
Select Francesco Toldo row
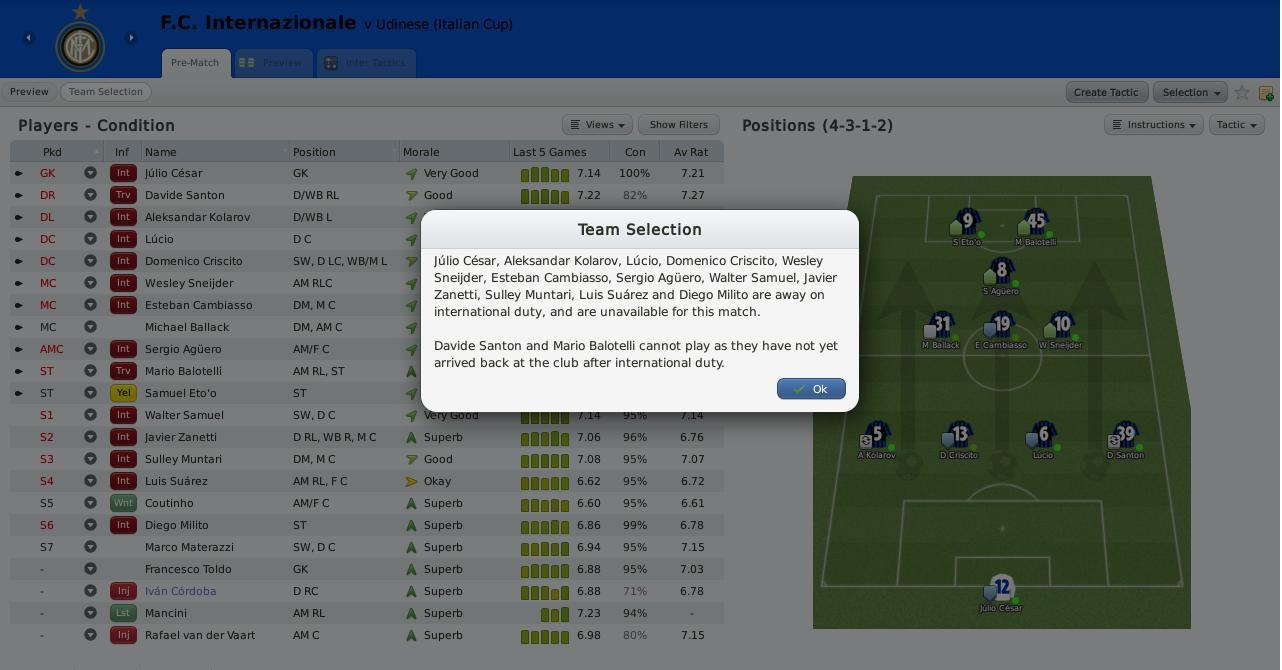pyautogui.click(x=188, y=569)
